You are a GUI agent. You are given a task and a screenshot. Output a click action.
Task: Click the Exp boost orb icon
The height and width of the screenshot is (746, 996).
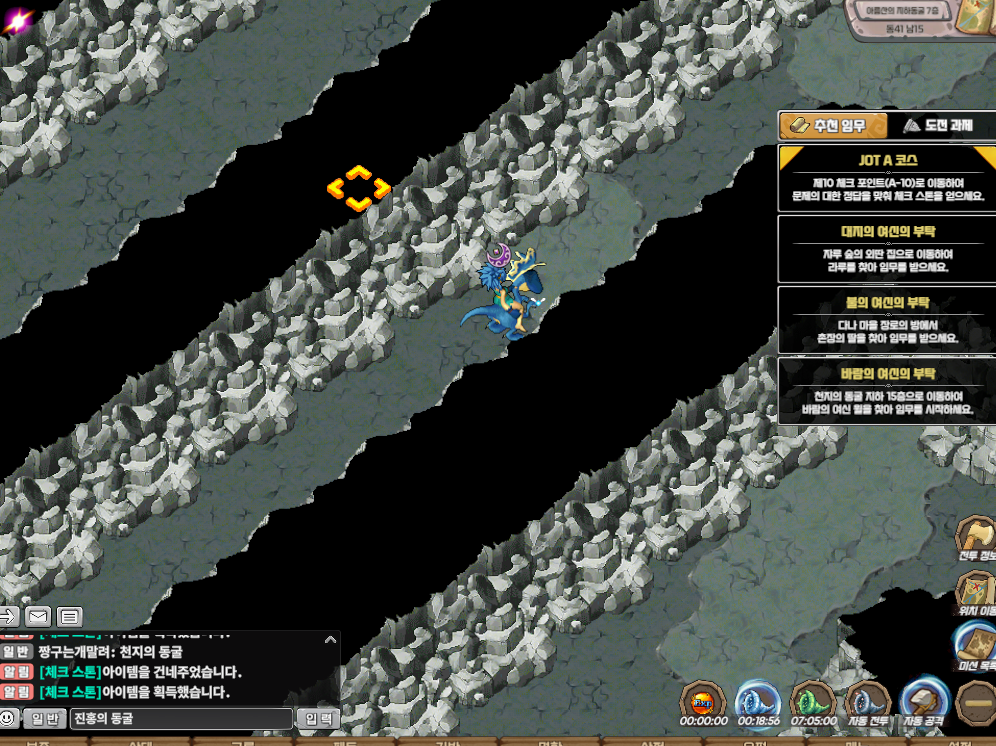703,699
